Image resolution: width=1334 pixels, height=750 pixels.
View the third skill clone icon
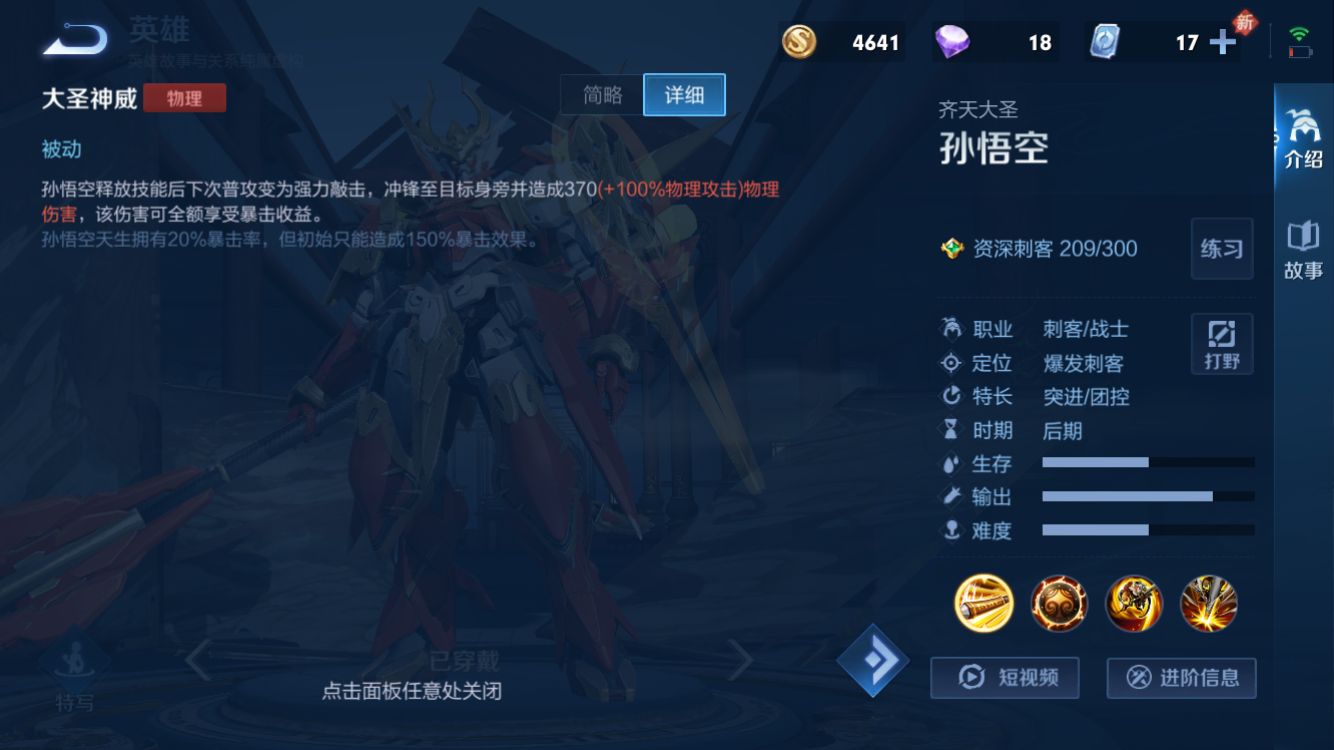pos(1135,603)
